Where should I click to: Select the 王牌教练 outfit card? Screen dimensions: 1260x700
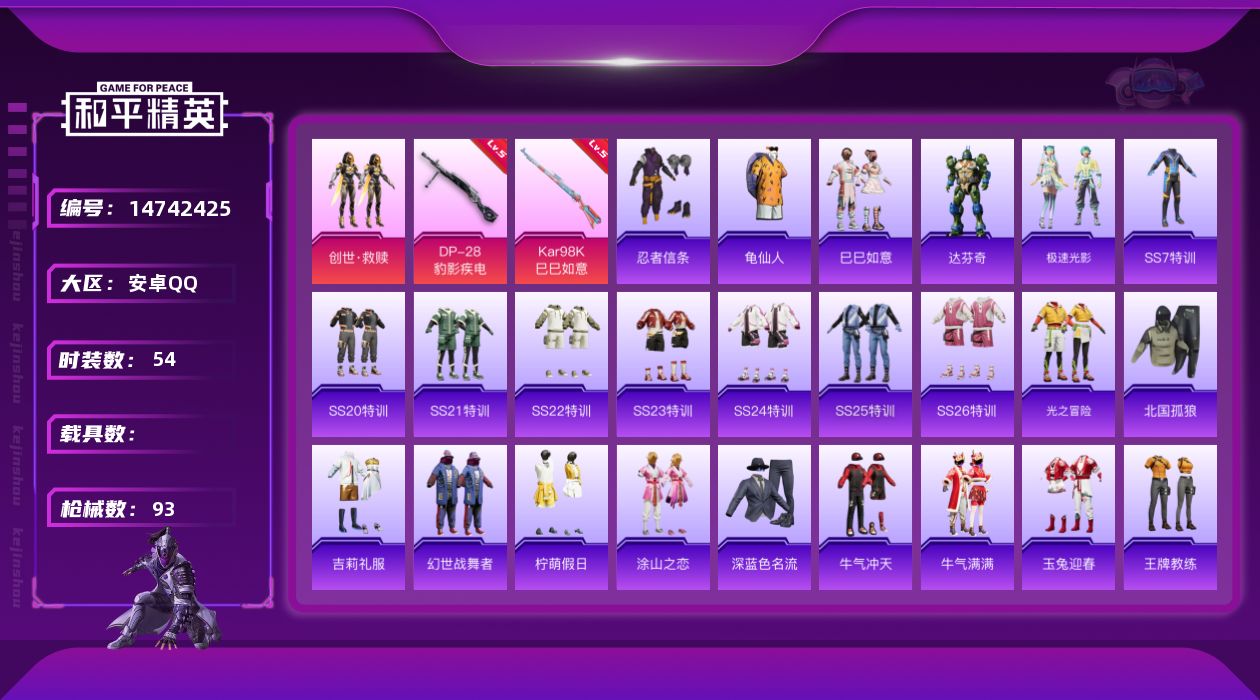(1170, 517)
